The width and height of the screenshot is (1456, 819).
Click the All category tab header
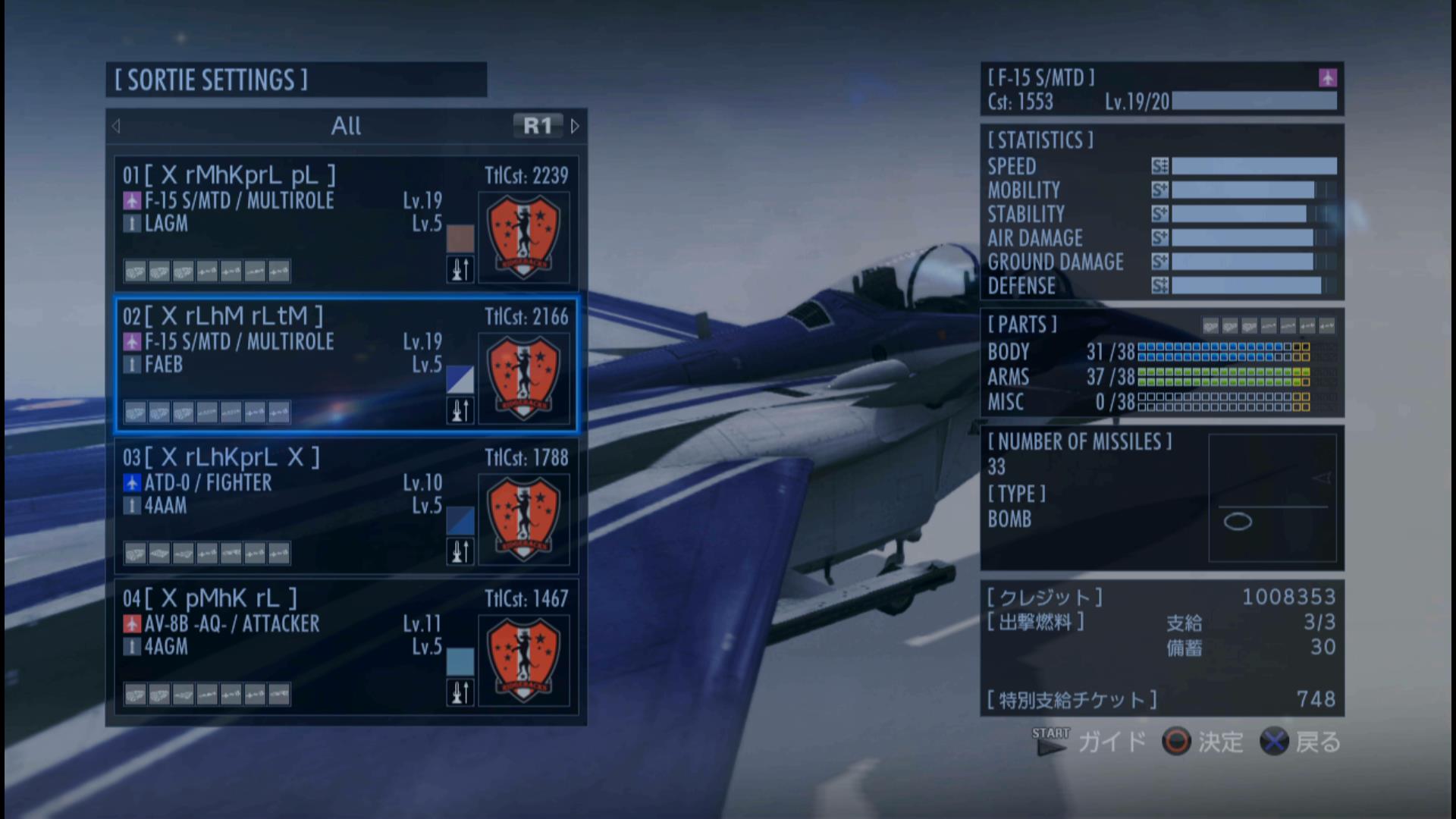(346, 126)
